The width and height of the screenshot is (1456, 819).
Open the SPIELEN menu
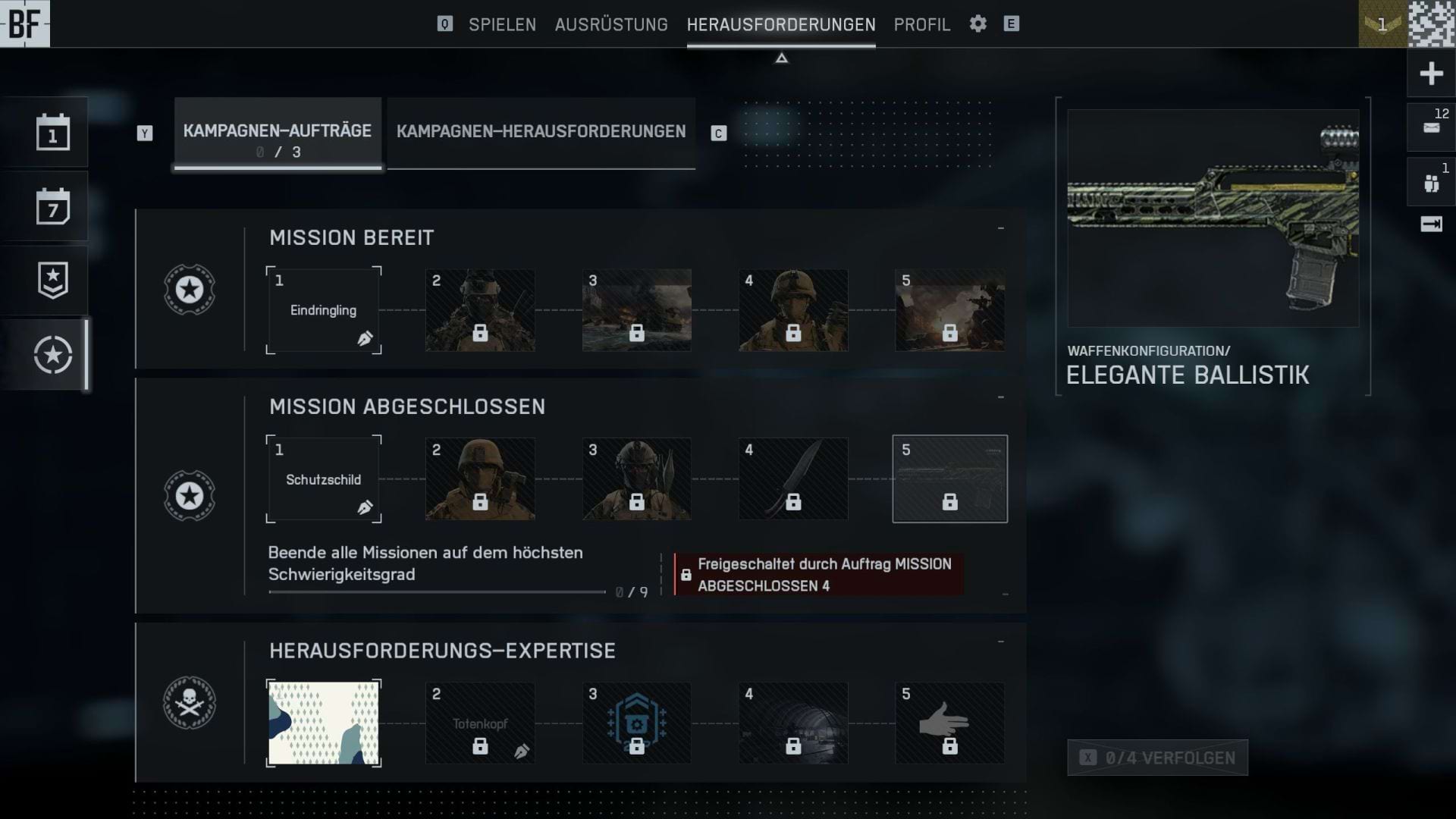502,24
